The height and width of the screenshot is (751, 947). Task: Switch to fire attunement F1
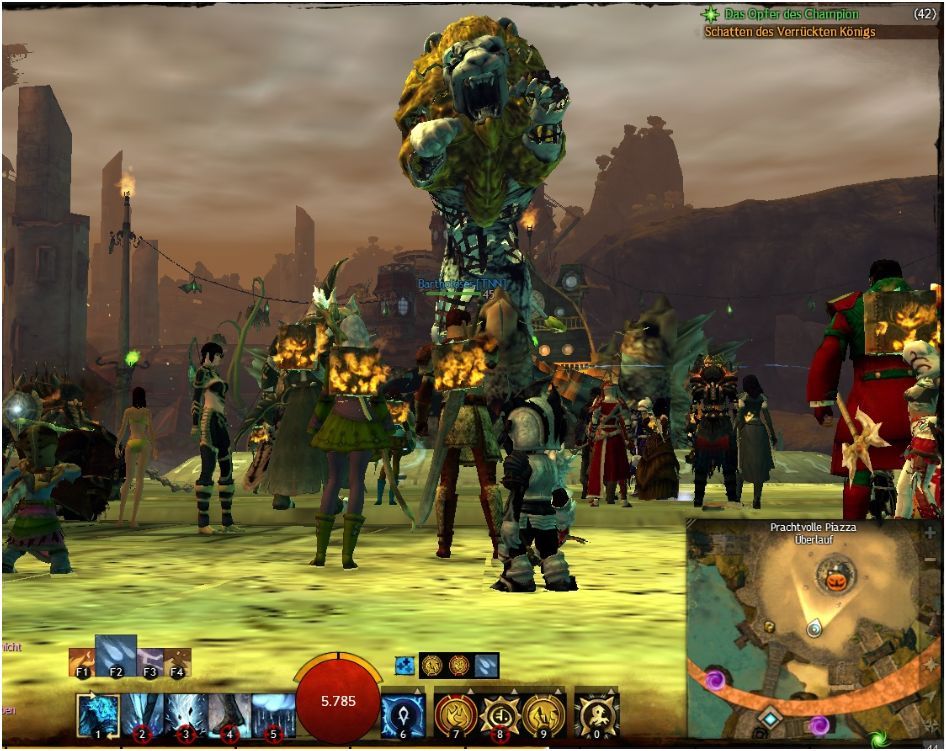click(x=82, y=662)
